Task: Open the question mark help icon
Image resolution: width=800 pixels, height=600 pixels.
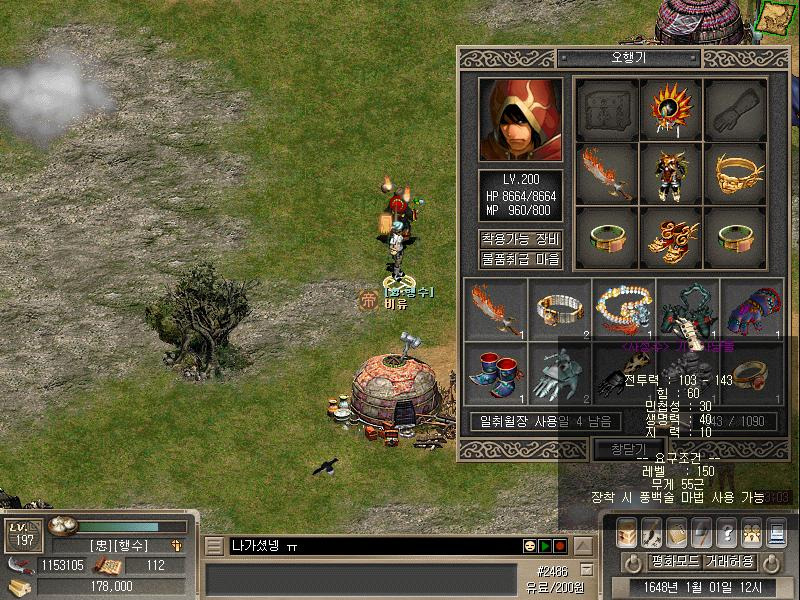Action: 727,533
